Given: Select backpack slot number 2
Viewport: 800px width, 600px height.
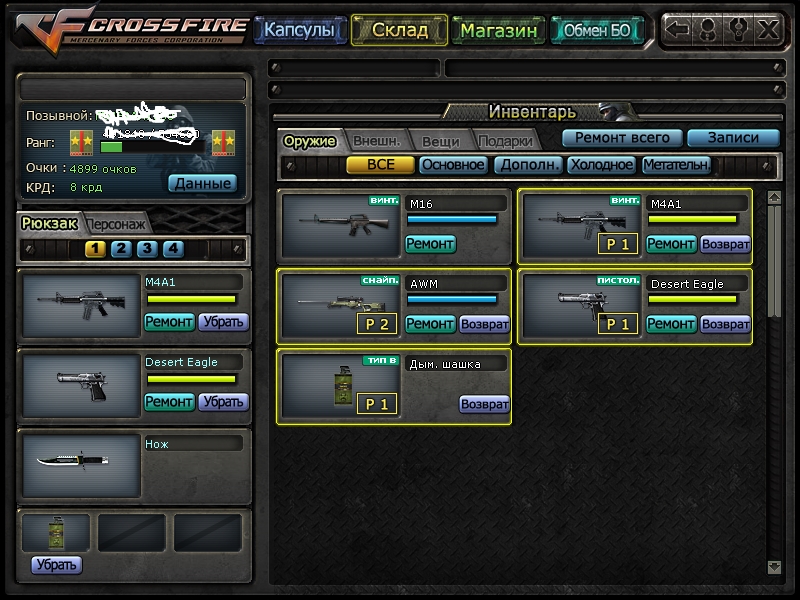Looking at the screenshot, I should [121, 249].
